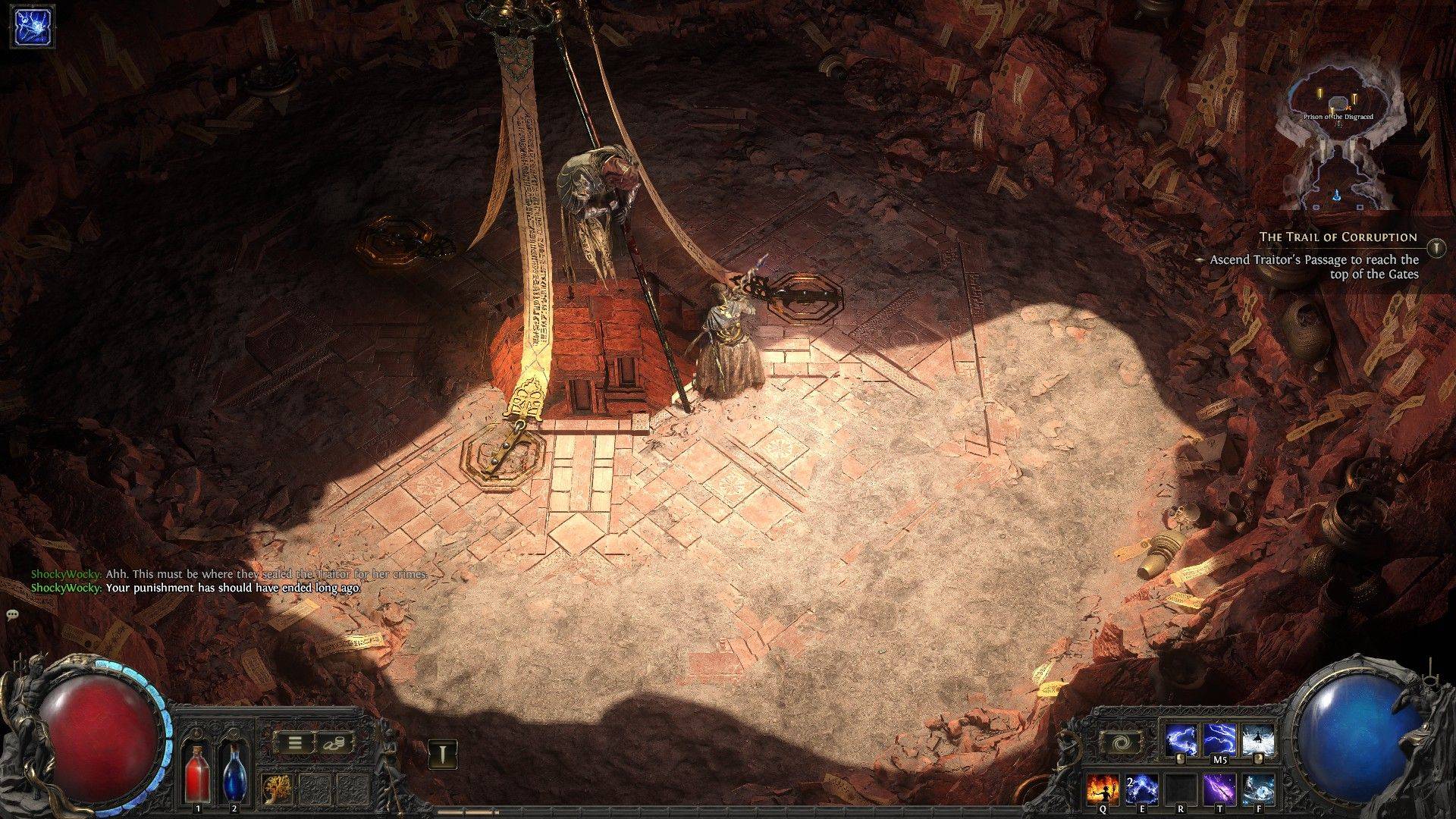Activate the fire caster skill on Q
This screenshot has width=1456, height=819.
[1103, 789]
